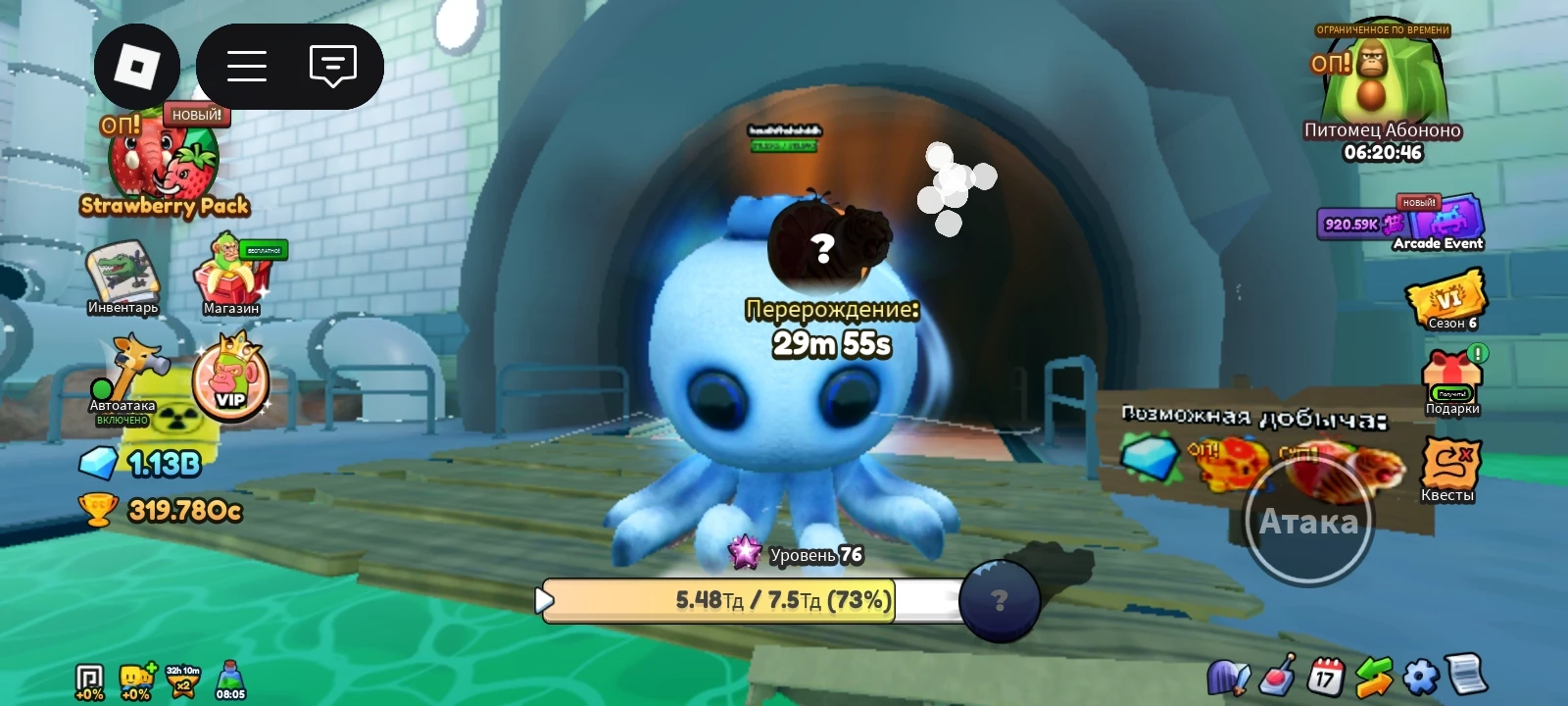Open the Roblox logo menu
Screen dimensions: 1568x706
pyautogui.click(x=136, y=67)
